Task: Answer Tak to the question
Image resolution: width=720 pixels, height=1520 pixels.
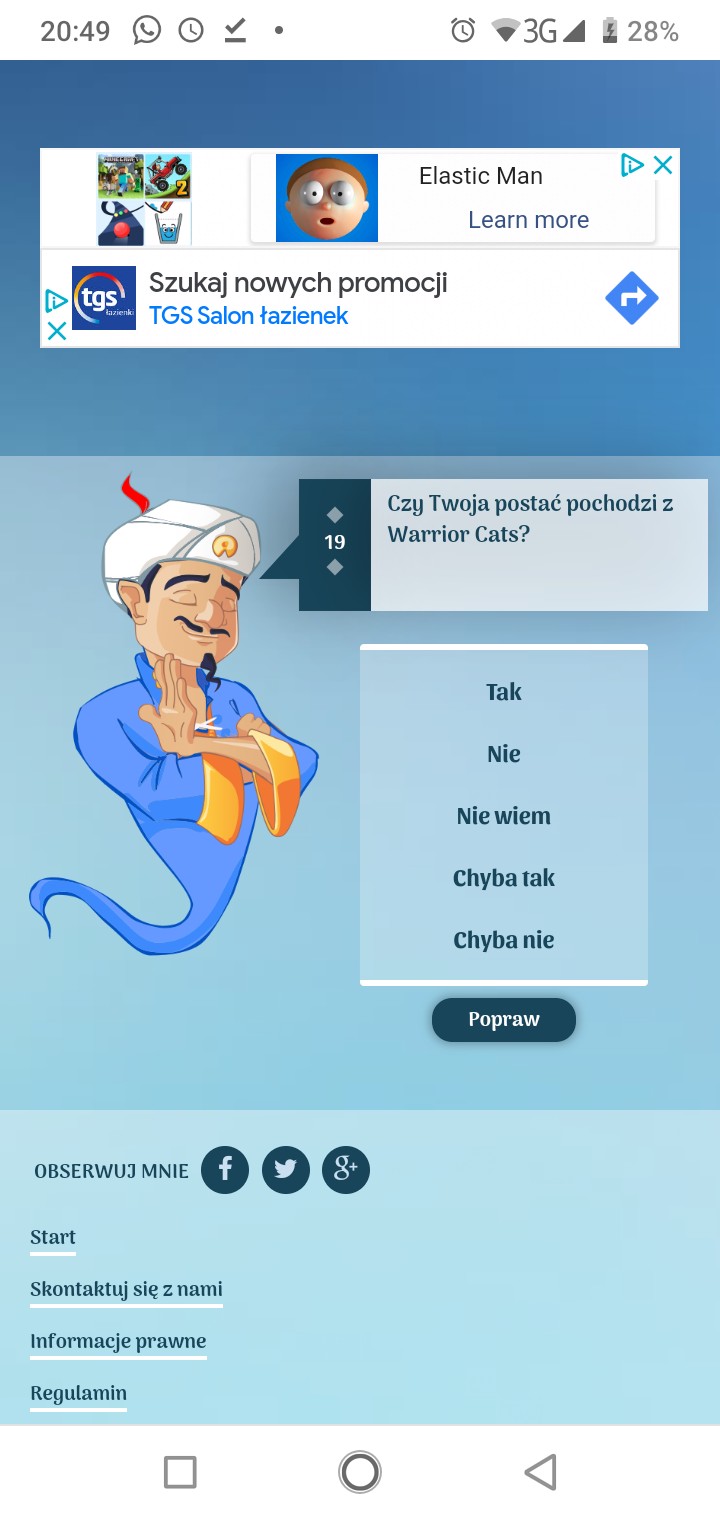Action: (x=504, y=692)
